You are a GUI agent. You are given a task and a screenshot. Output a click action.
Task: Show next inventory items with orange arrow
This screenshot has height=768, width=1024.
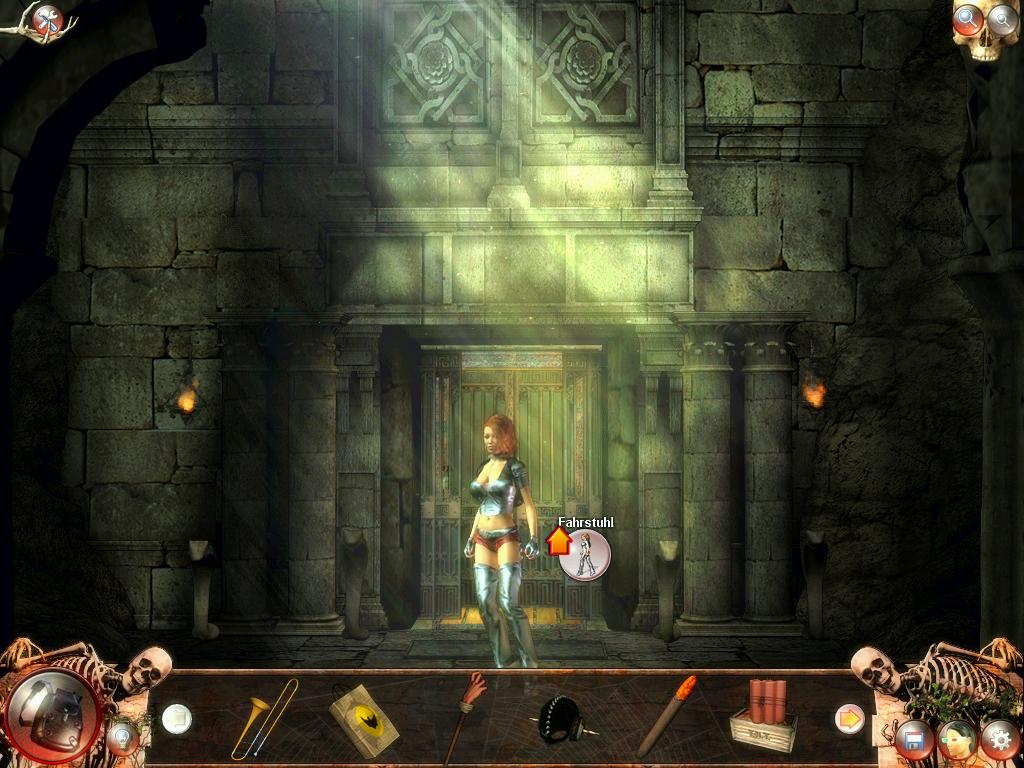849,719
